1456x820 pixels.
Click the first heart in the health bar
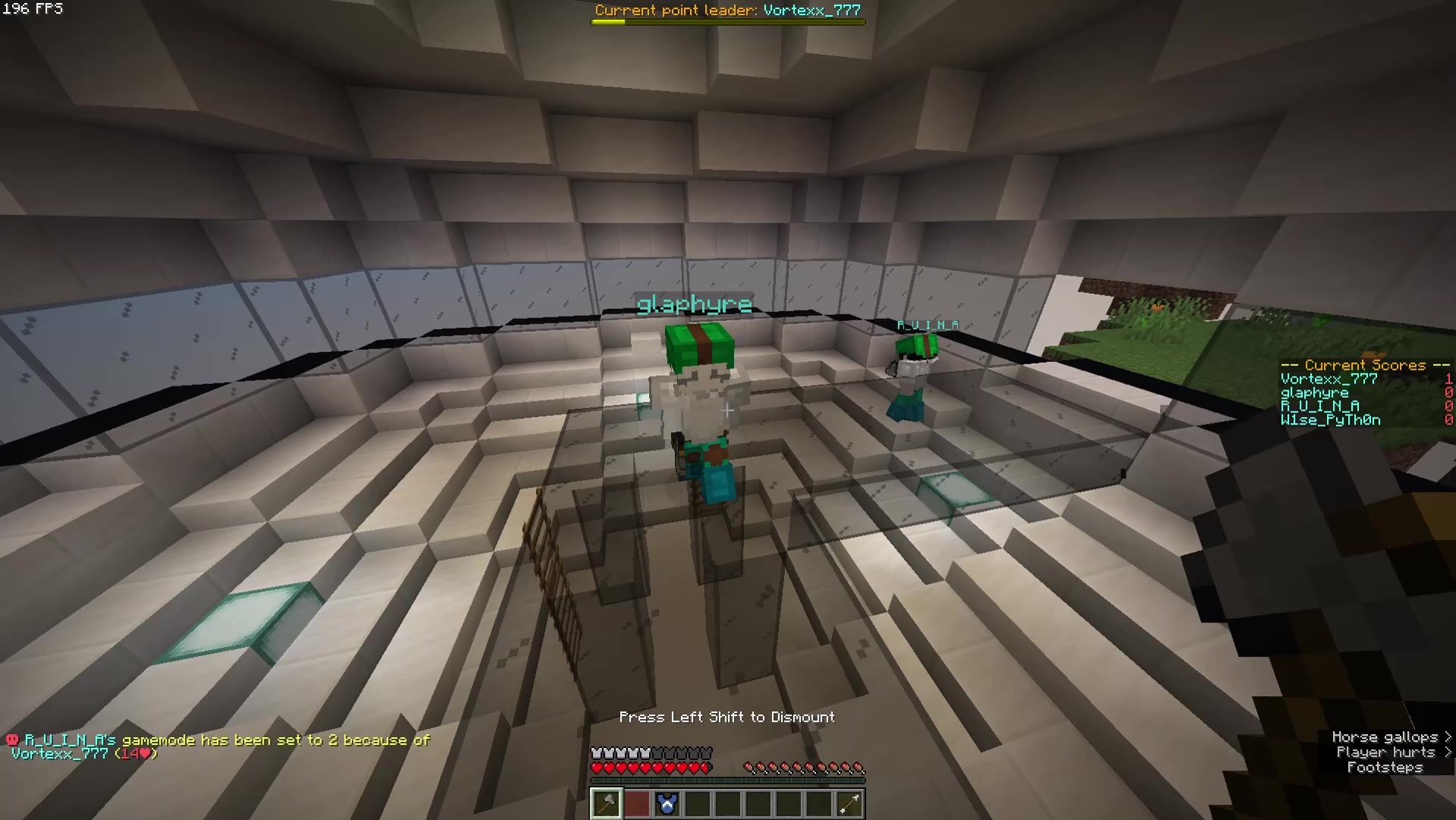coord(597,768)
